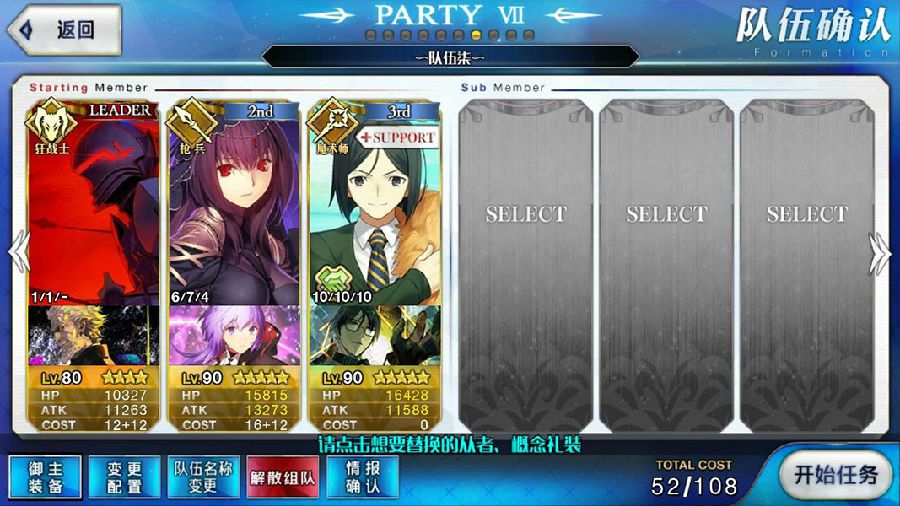Open the Lancer's craft essence thumbnail
This screenshot has height=506, width=900.
233,336
